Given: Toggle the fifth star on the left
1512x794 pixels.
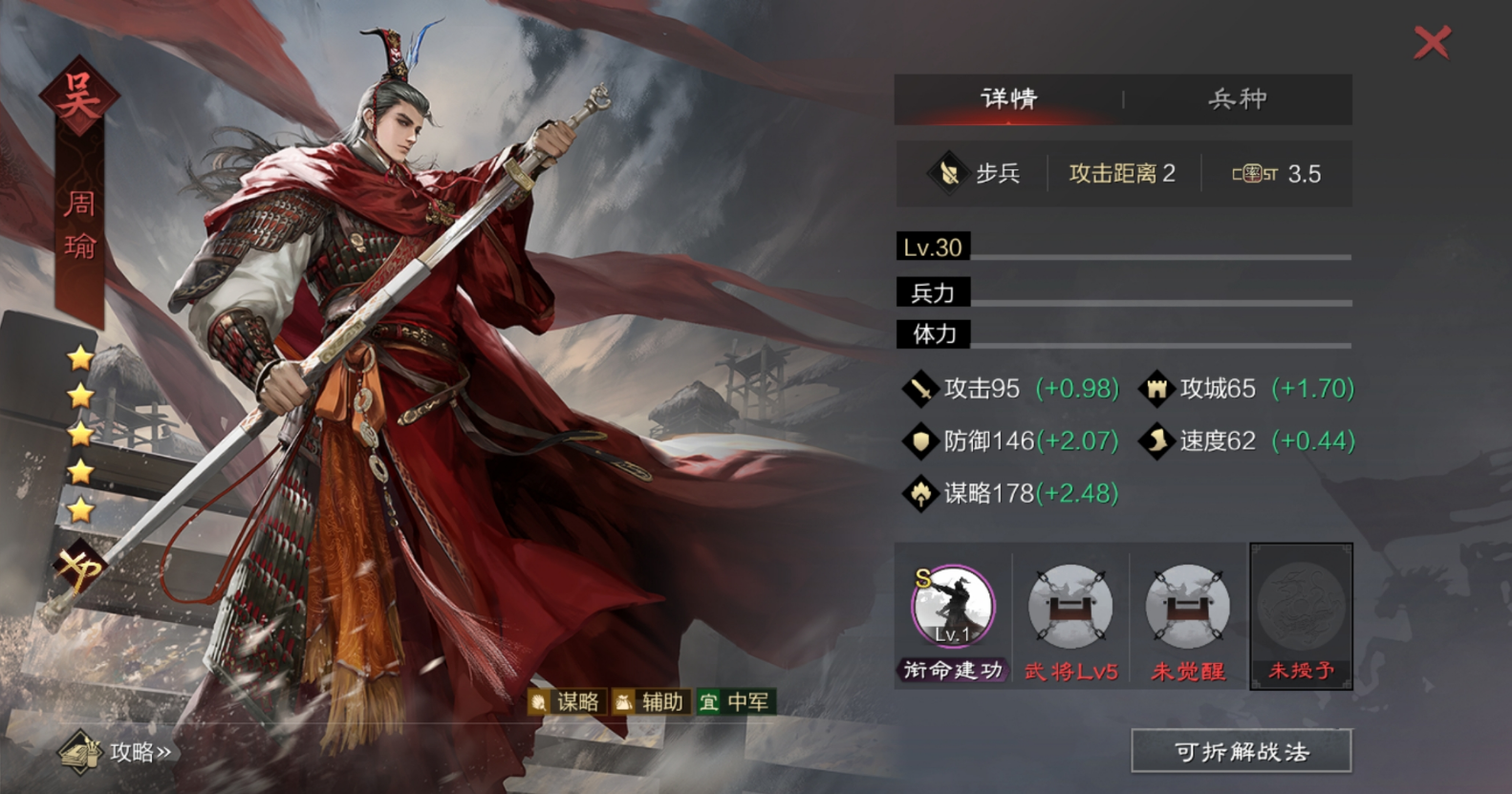Looking at the screenshot, I should click(80, 507).
